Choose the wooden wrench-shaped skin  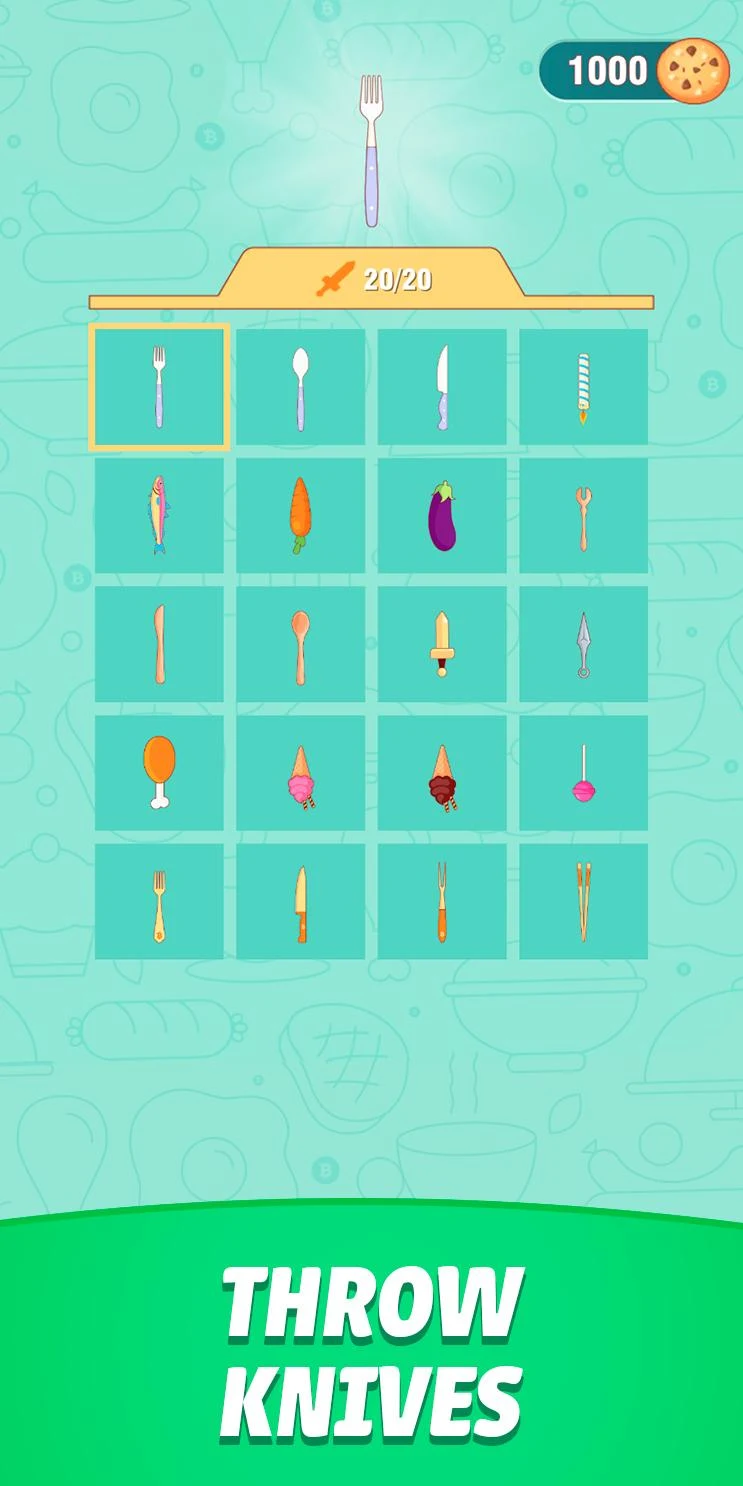tap(583, 515)
